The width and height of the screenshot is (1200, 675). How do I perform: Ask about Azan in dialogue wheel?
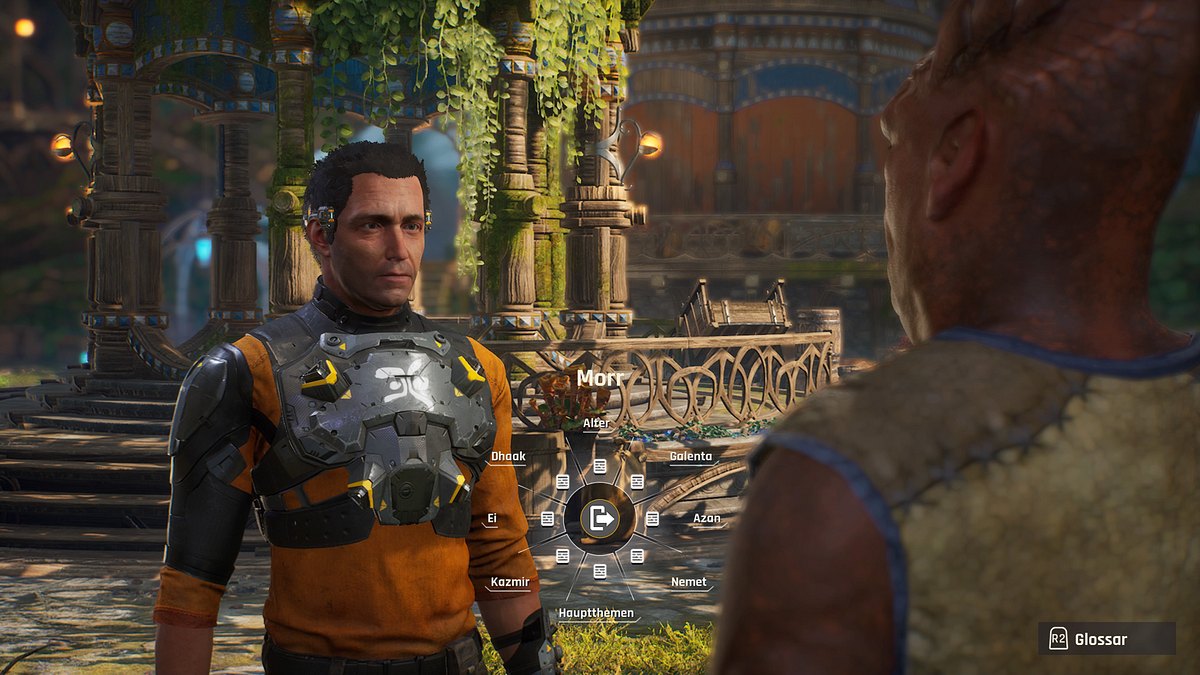point(707,519)
